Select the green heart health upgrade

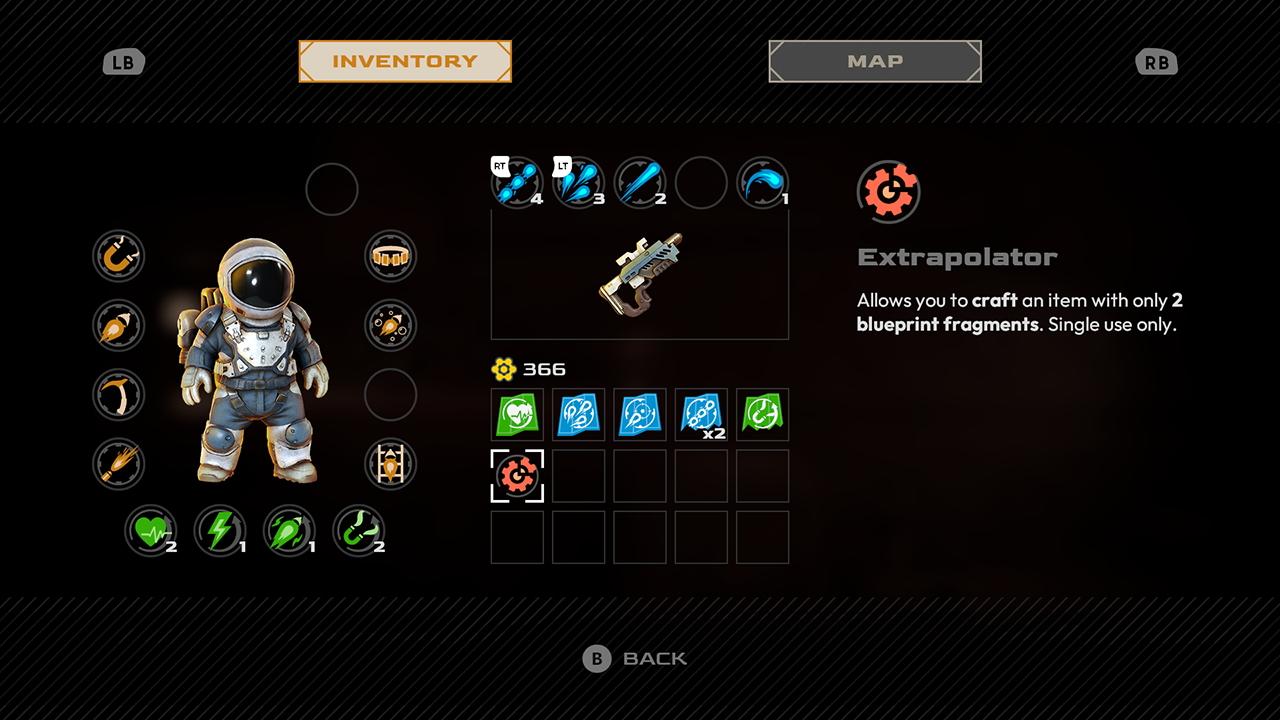point(151,530)
